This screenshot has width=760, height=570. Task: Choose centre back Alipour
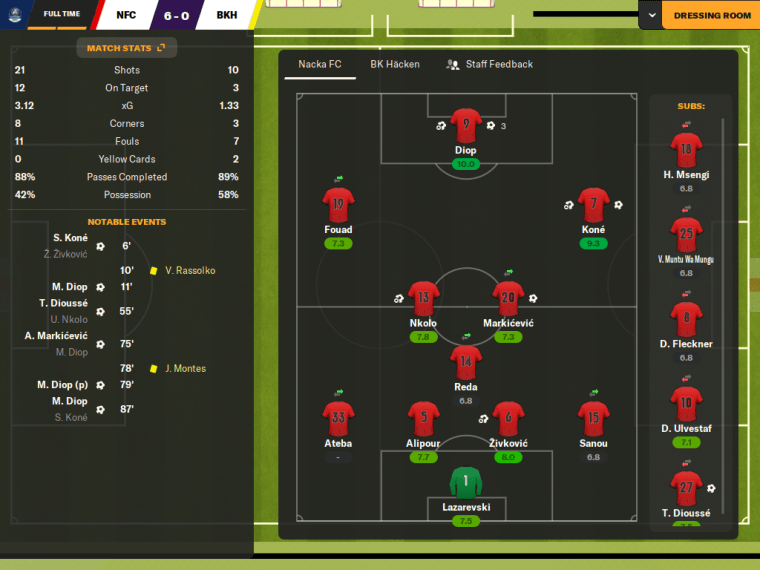pyautogui.click(x=424, y=419)
